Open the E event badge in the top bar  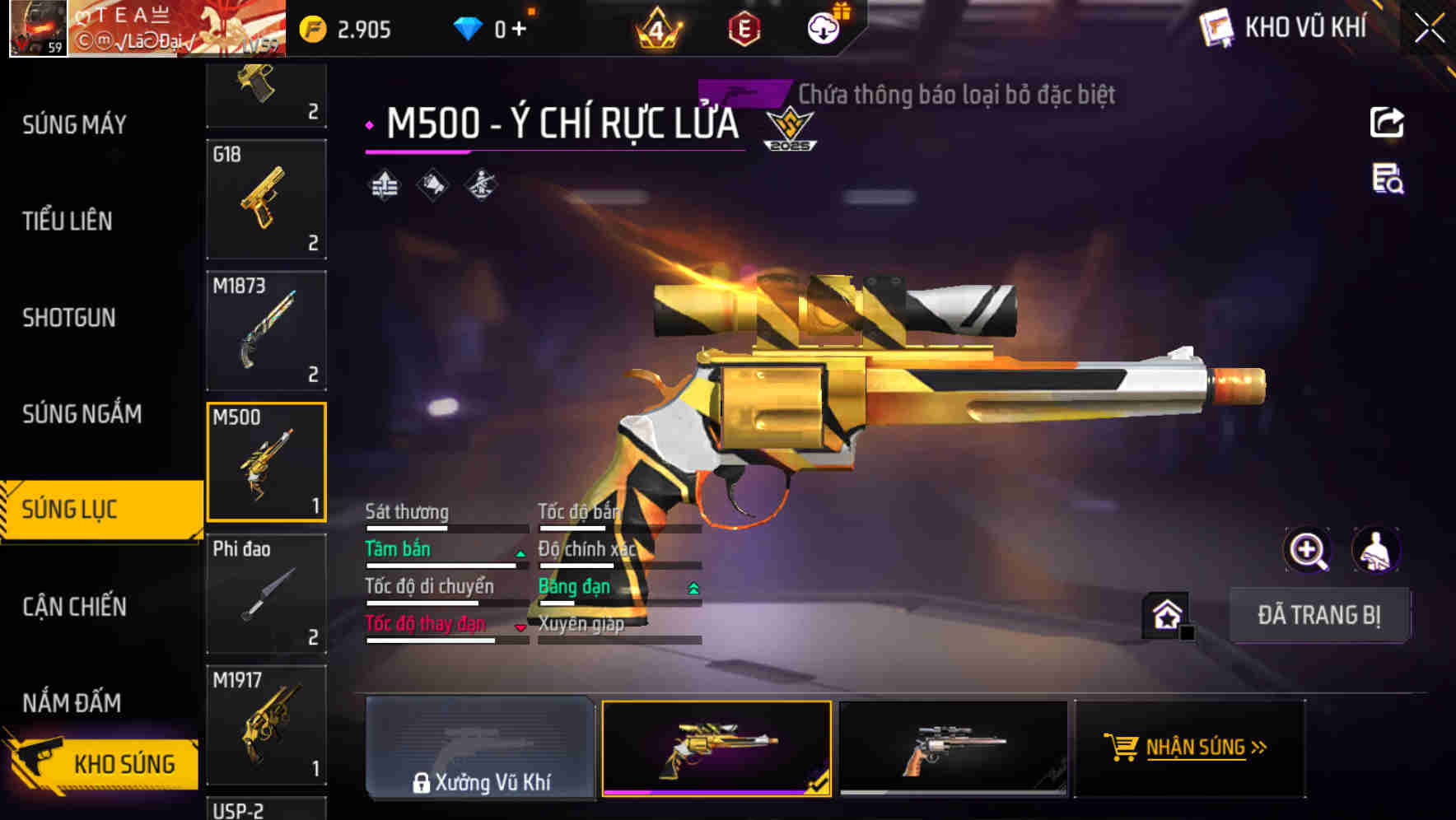[743, 27]
